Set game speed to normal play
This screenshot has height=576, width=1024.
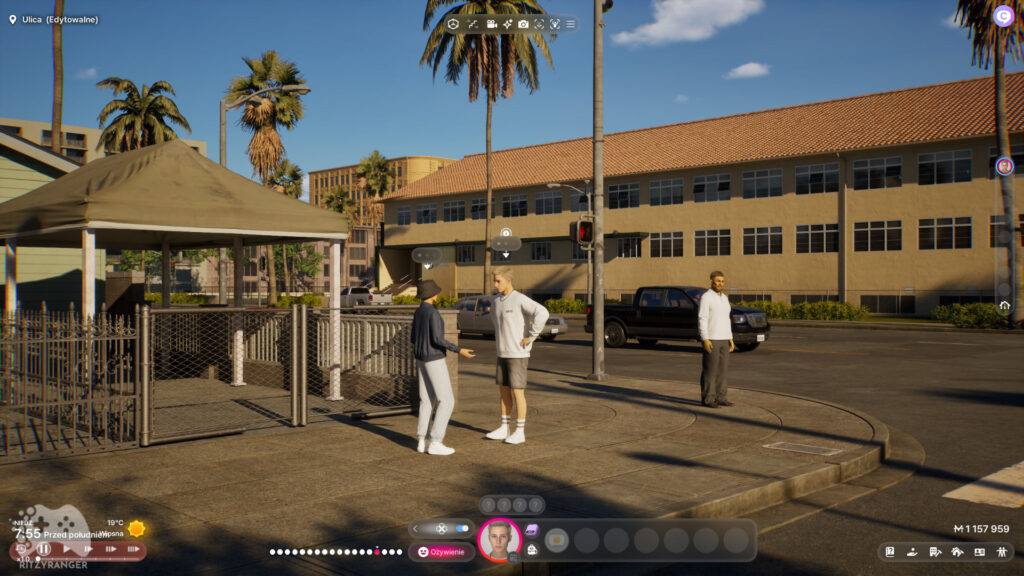tap(66, 549)
